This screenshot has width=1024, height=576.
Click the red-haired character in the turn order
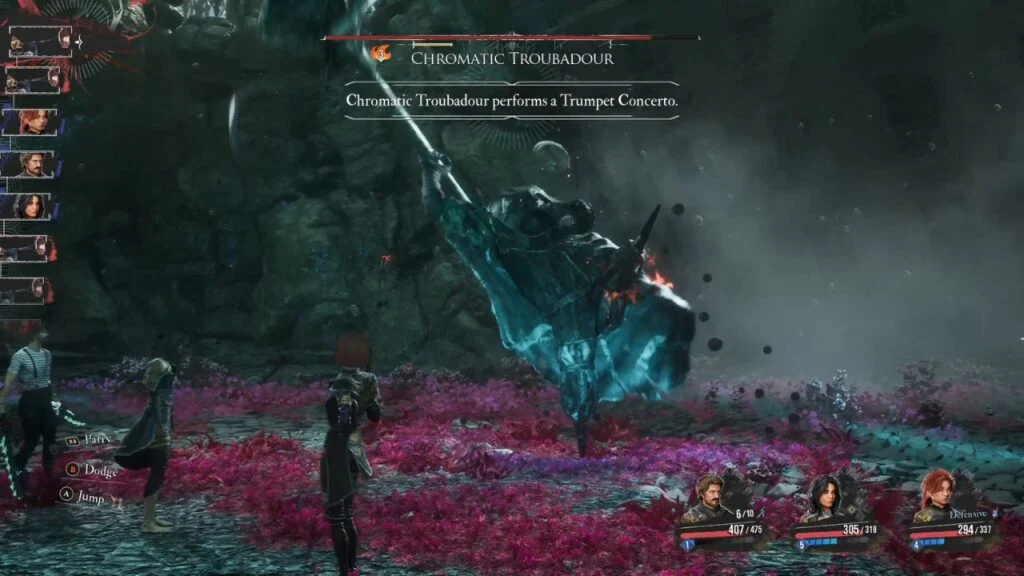point(32,122)
